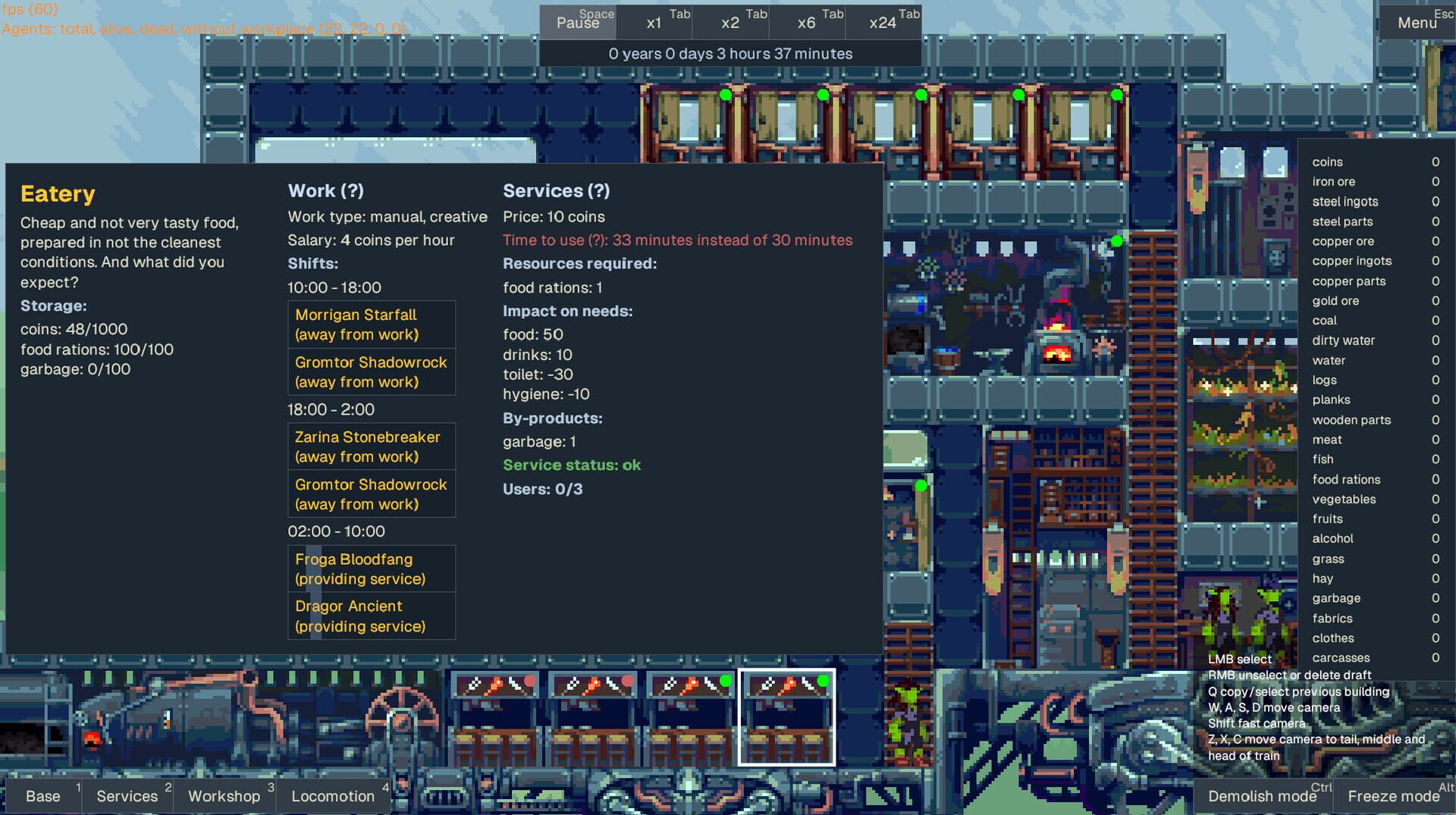This screenshot has height=815, width=1456.
Task: Set game speed to x6
Action: [x=807, y=21]
